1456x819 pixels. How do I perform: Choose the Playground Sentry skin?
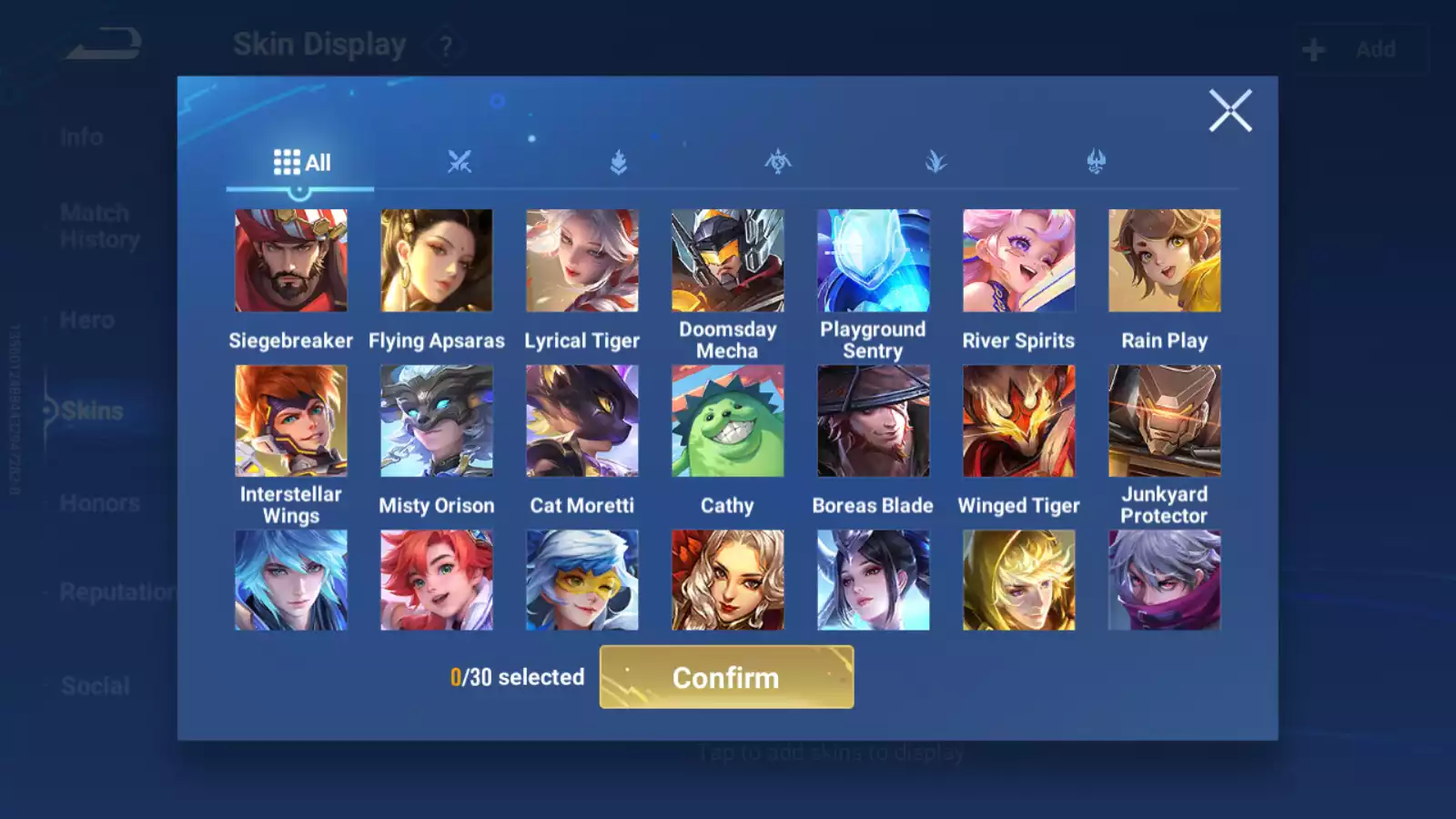(874, 261)
